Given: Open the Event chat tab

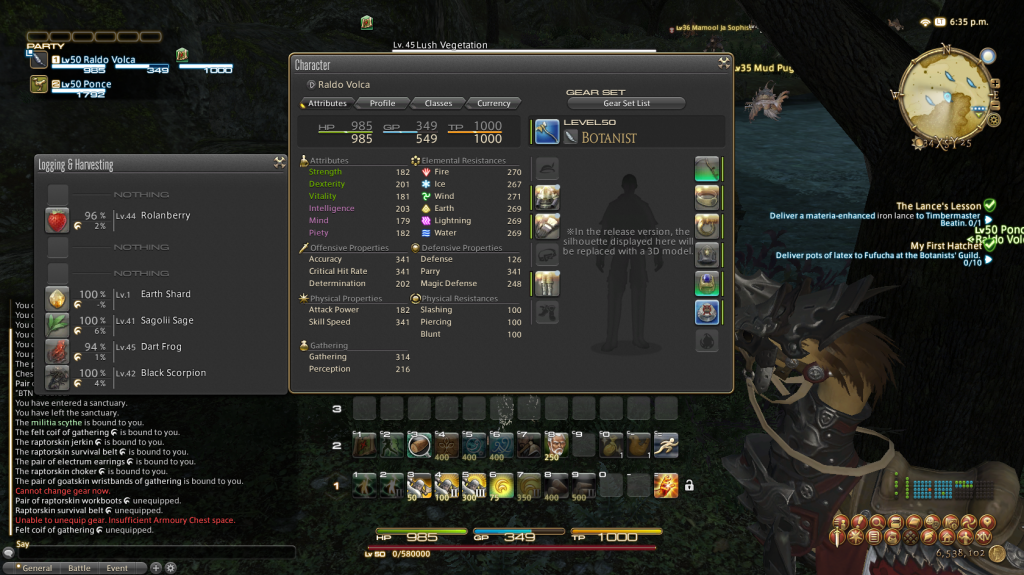Looking at the screenshot, I should click(117, 568).
